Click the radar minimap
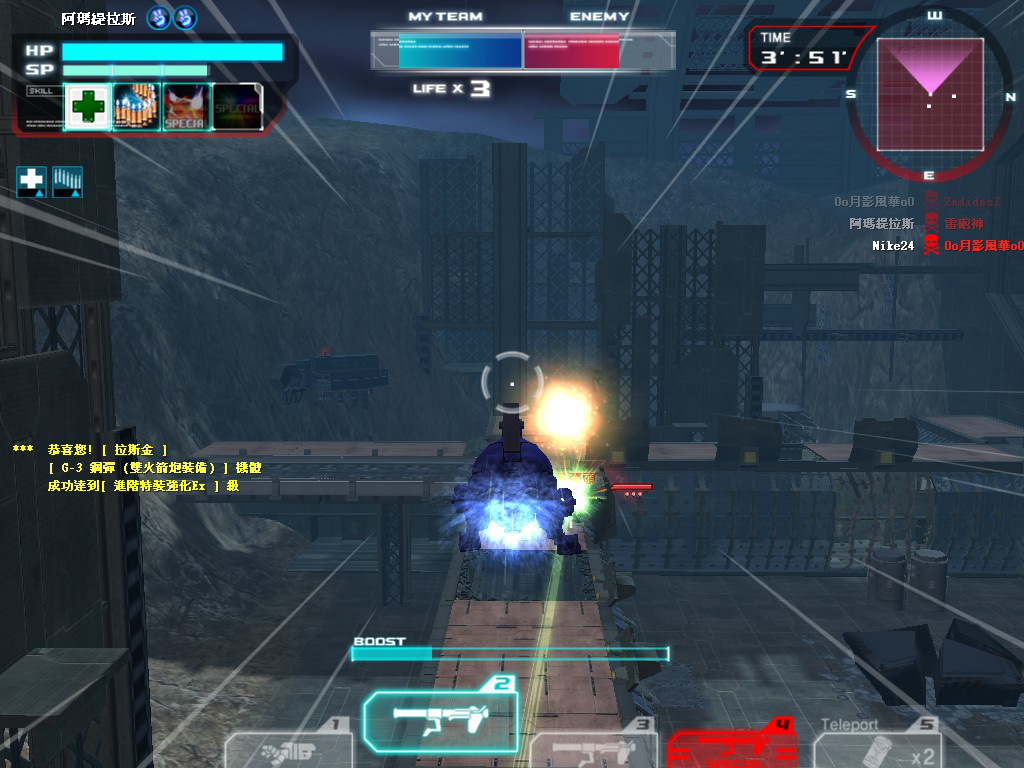Screen dimensions: 1024x768 (929, 93)
